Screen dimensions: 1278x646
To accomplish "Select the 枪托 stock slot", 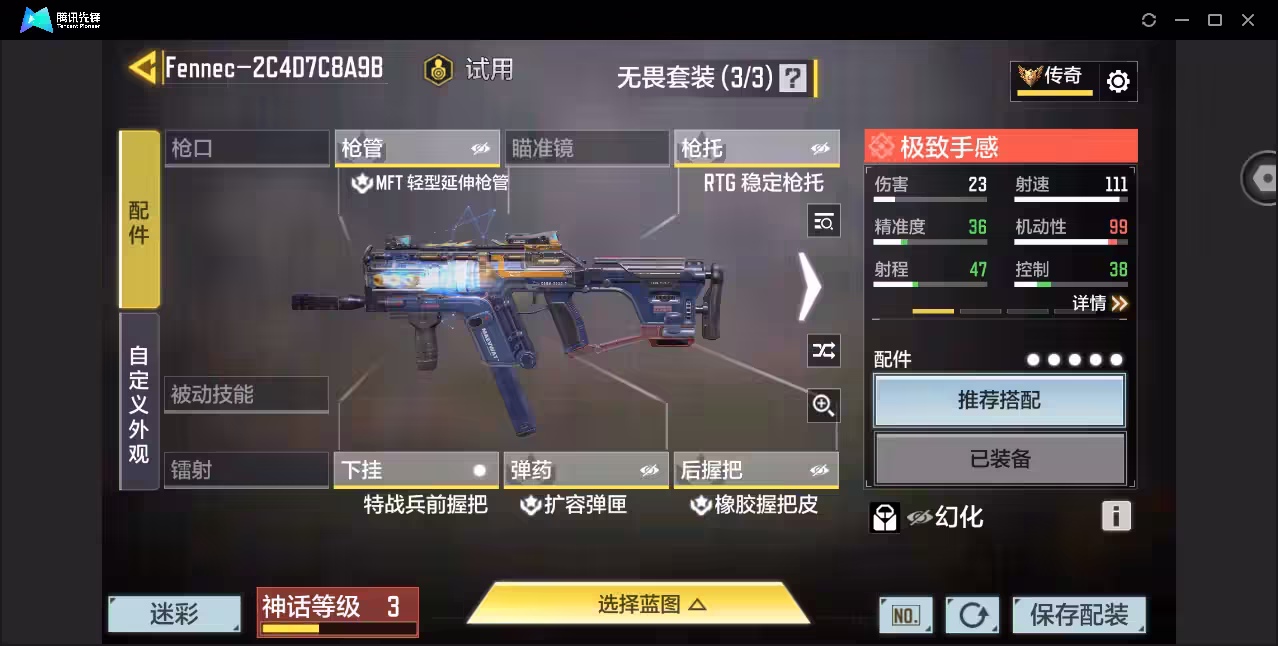I will tap(756, 149).
